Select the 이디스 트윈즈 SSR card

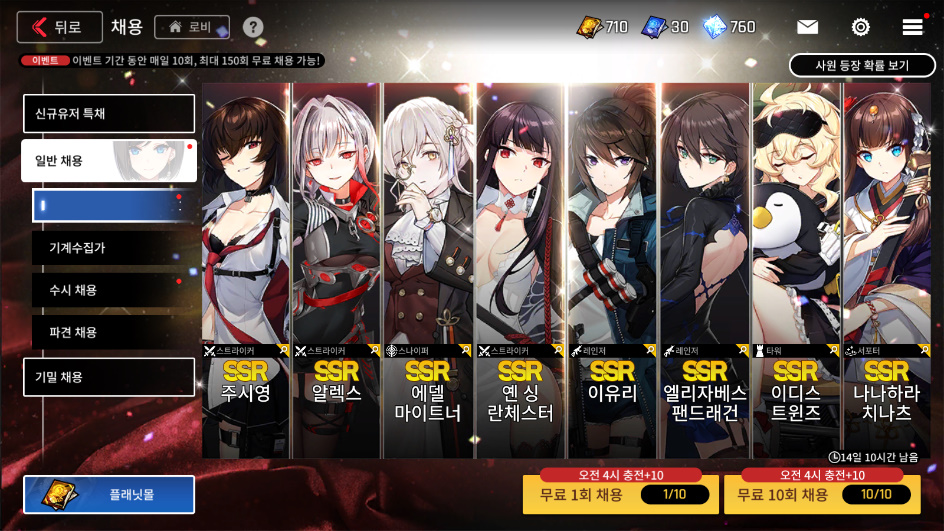coord(796,270)
